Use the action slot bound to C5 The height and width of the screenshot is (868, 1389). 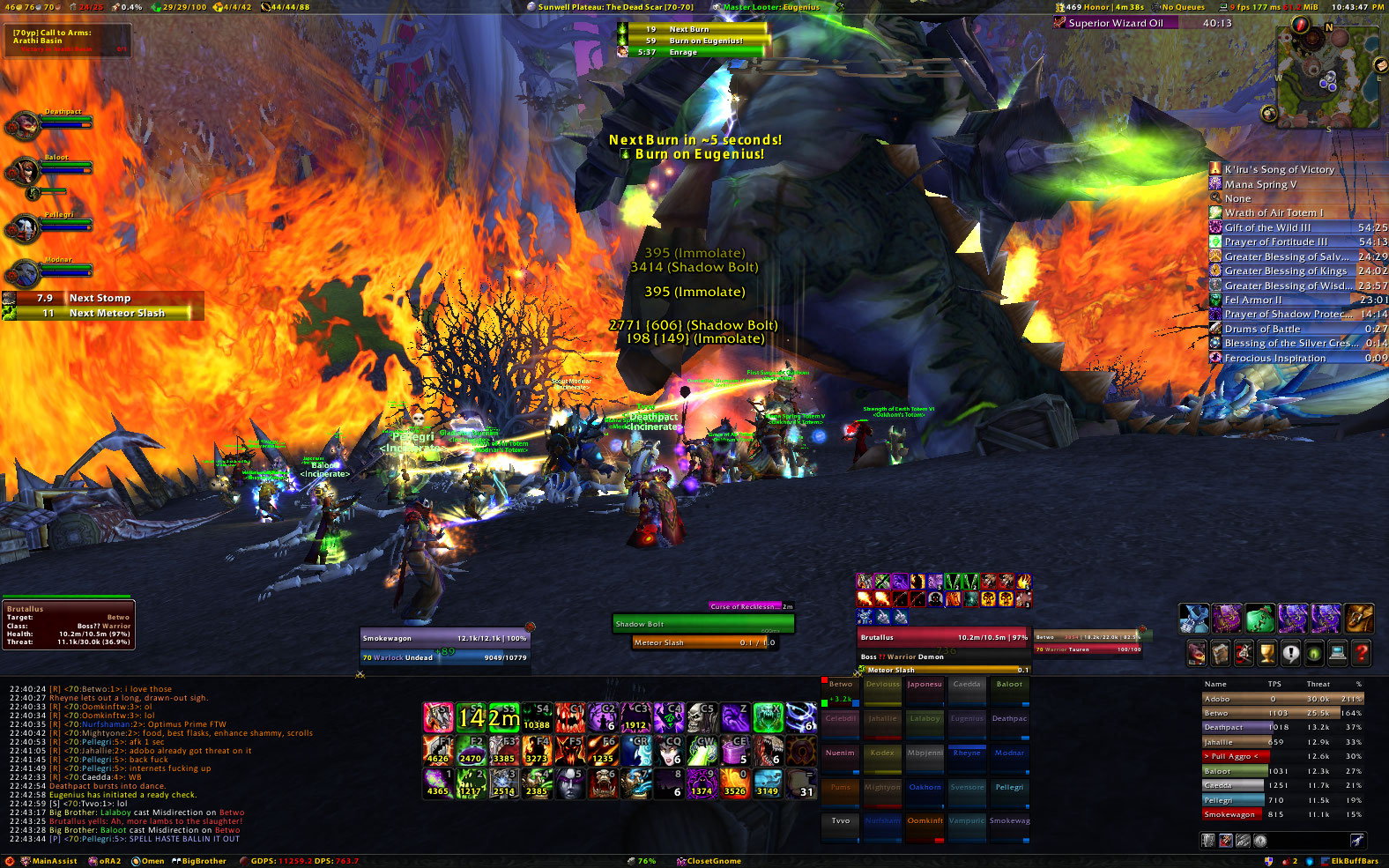click(702, 717)
